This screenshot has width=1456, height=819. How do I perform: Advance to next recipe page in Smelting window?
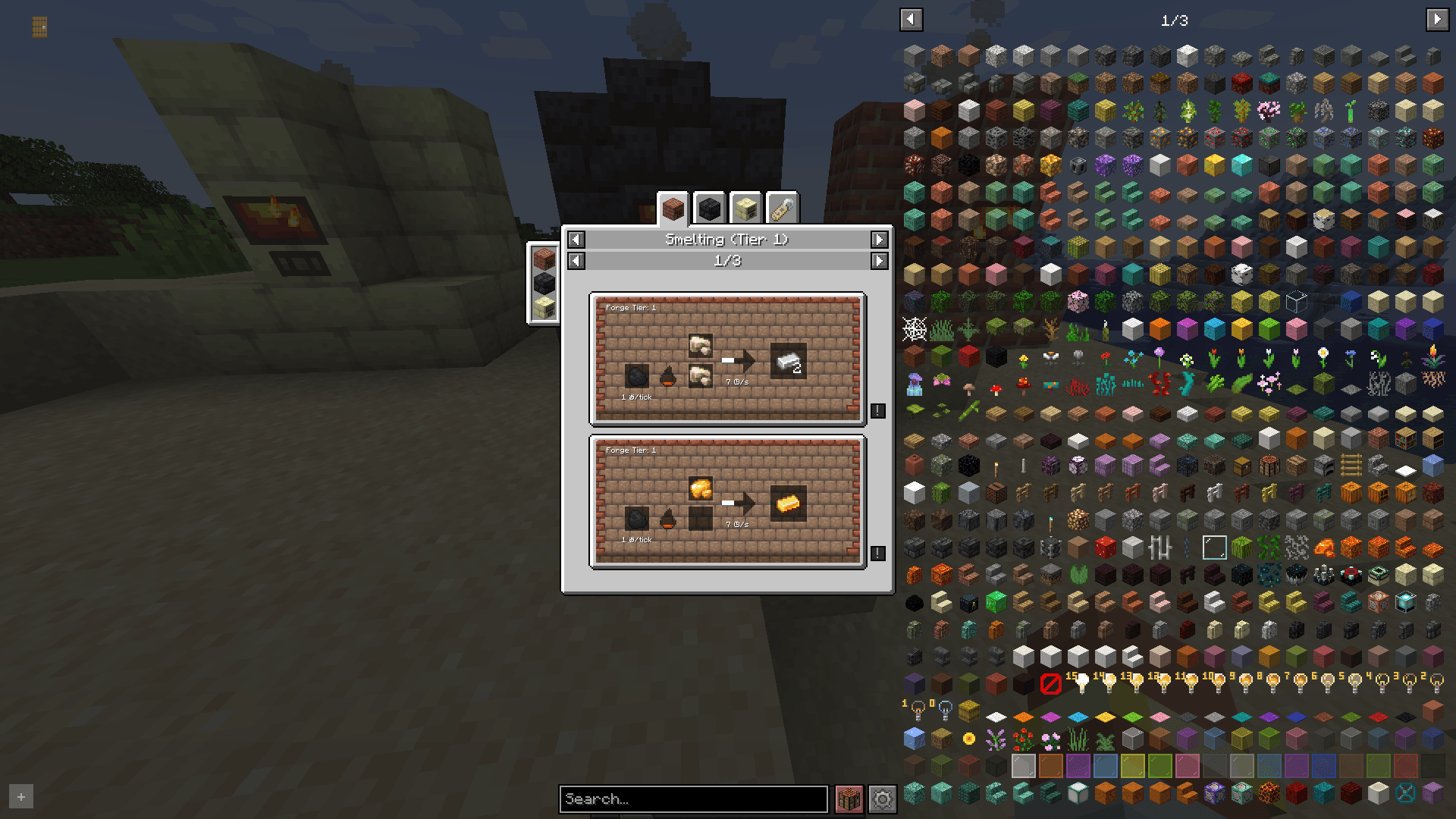(879, 261)
